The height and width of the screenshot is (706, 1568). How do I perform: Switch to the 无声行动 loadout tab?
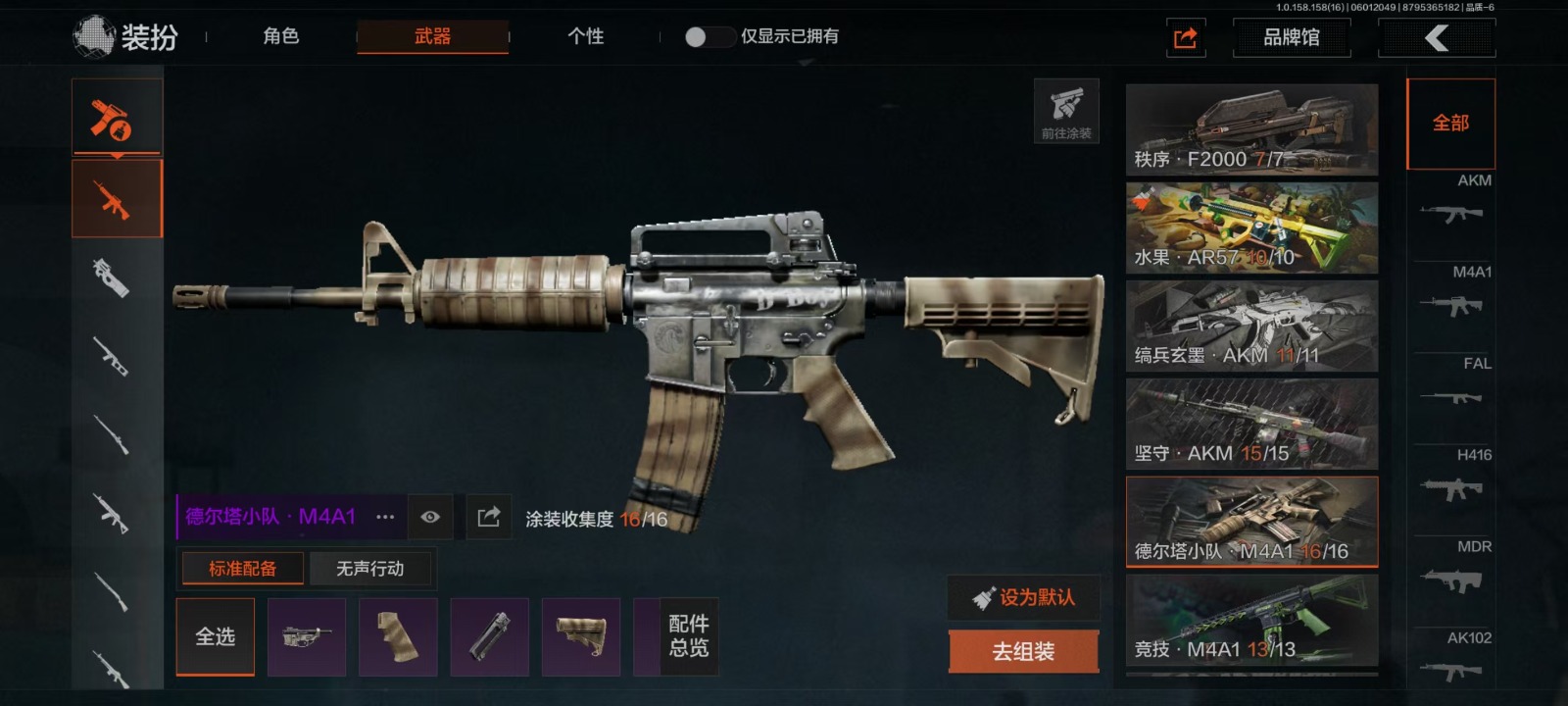pyautogui.click(x=369, y=569)
